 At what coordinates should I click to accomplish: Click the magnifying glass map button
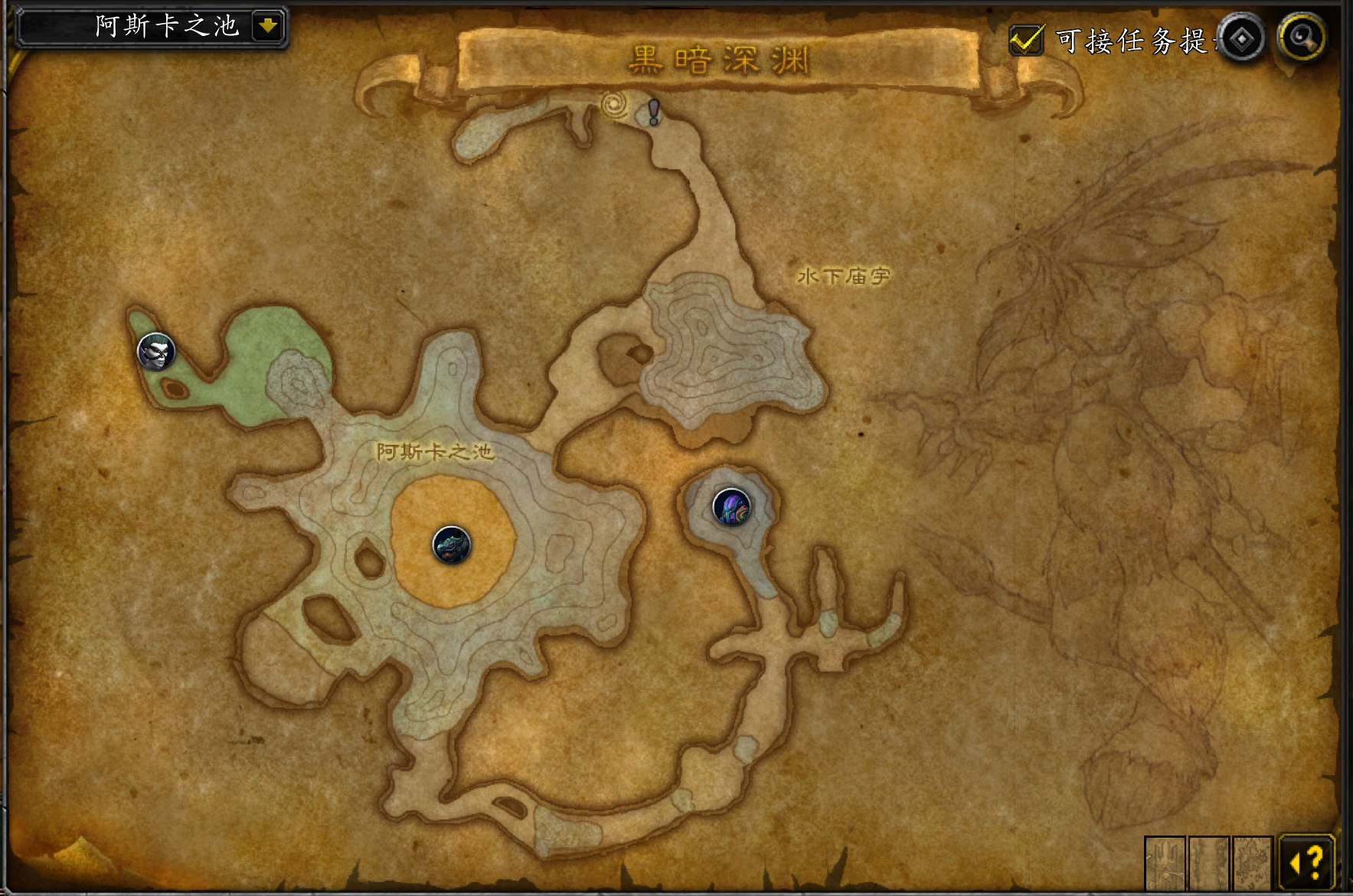click(1301, 37)
